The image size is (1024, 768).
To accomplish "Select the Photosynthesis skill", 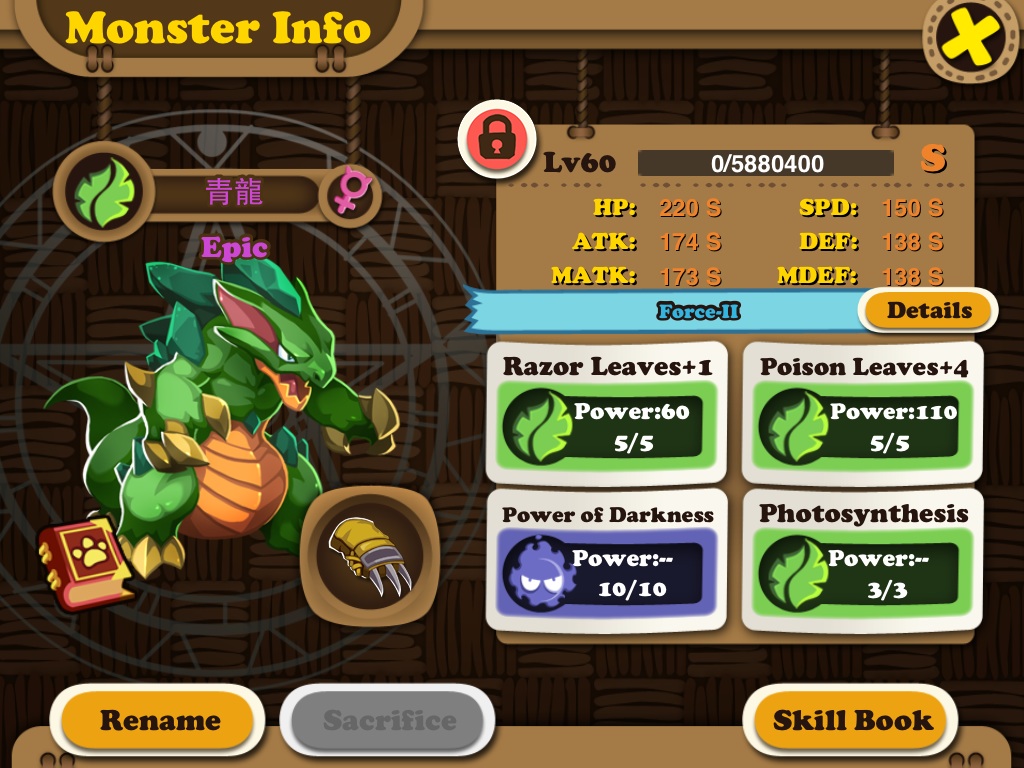I will coord(863,560).
